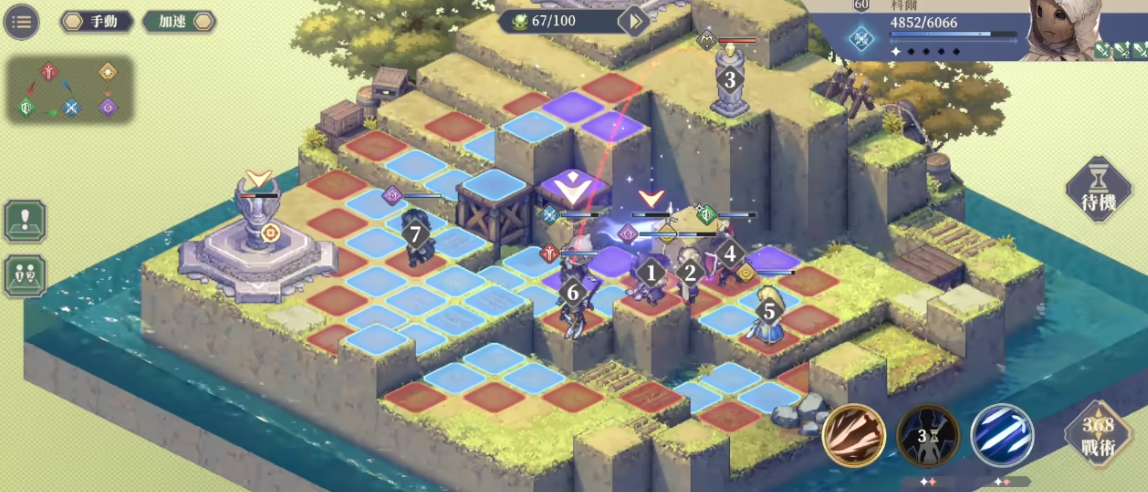Open the 戰術 tactics button

coord(1096,437)
